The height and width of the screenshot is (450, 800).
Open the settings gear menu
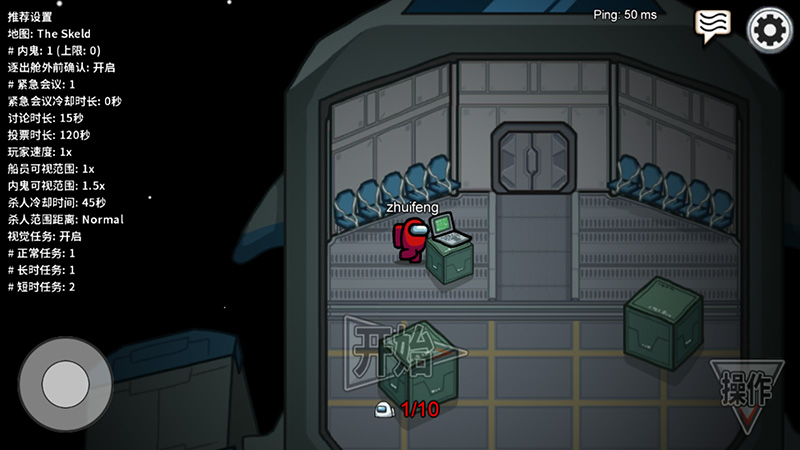click(769, 30)
